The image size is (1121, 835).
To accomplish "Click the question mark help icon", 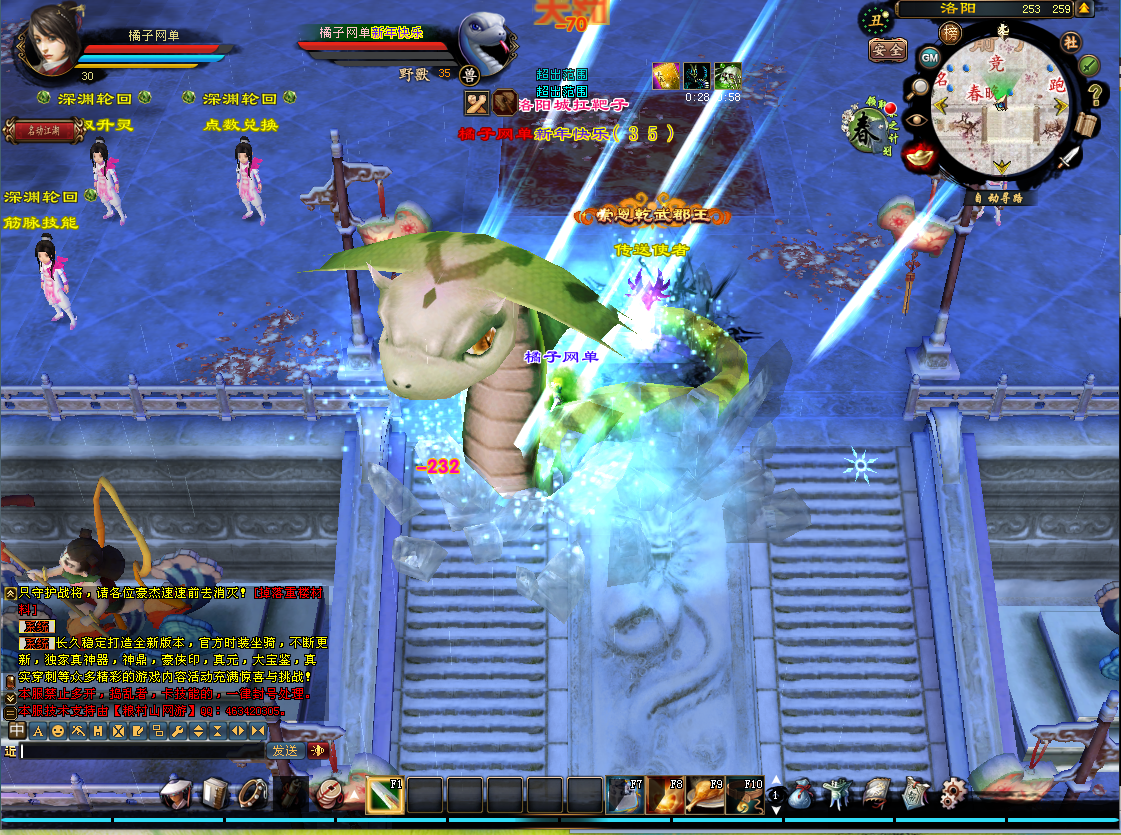I will point(1096,95).
